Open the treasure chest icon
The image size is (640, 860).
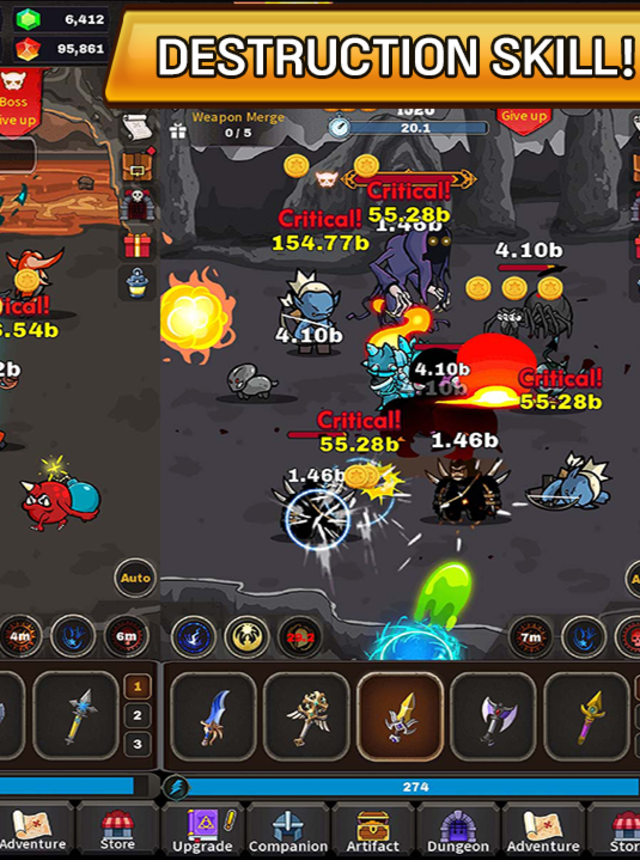coord(136,166)
